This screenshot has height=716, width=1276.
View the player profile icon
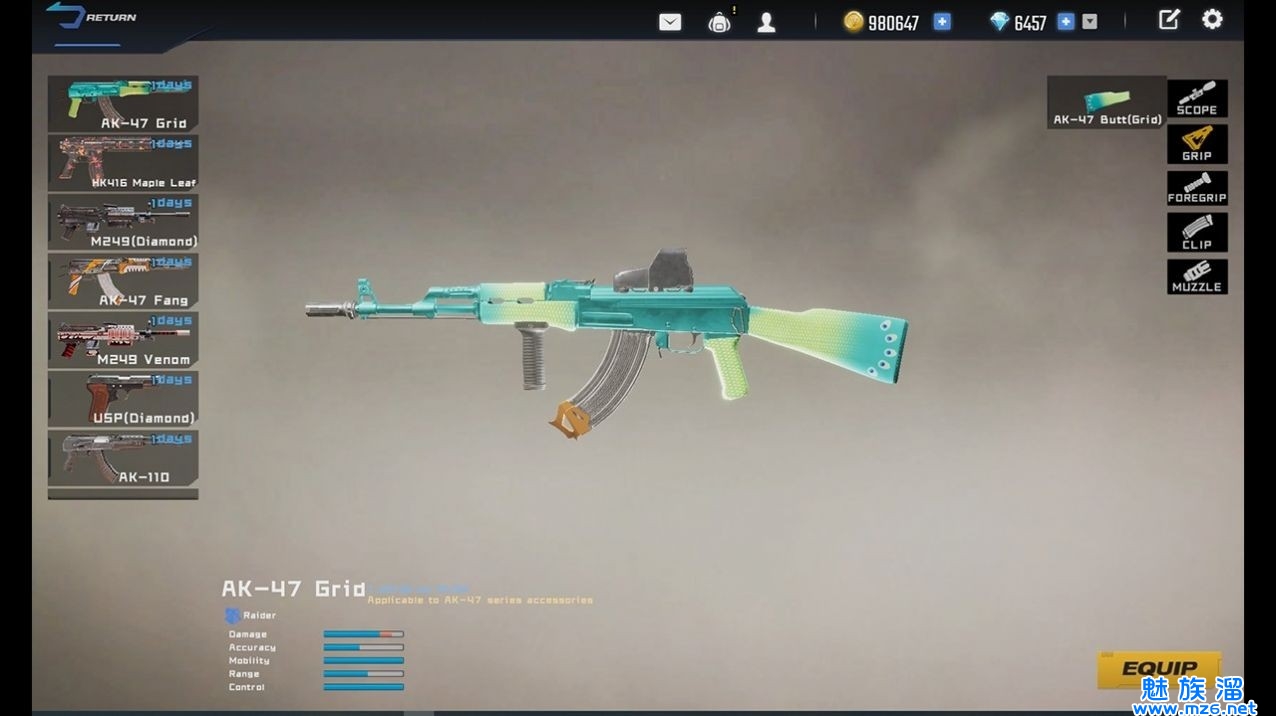pyautogui.click(x=766, y=22)
